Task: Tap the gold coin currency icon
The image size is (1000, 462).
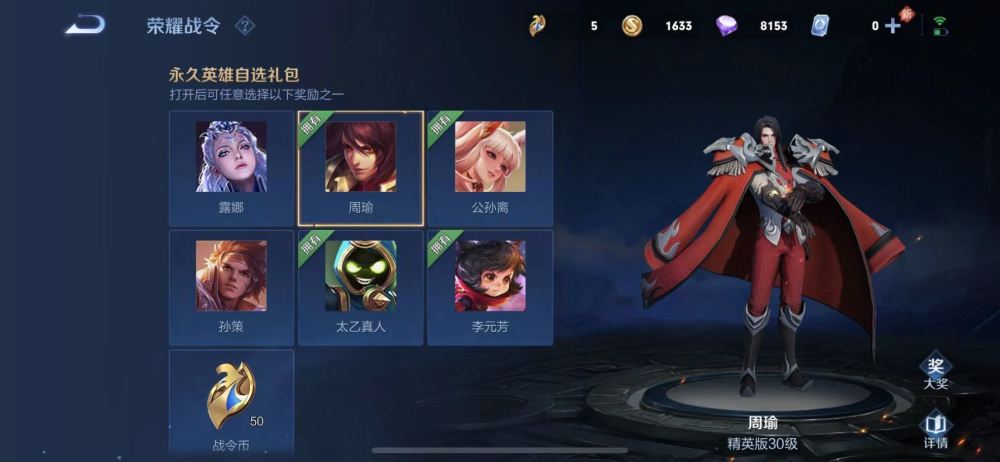Action: click(632, 26)
